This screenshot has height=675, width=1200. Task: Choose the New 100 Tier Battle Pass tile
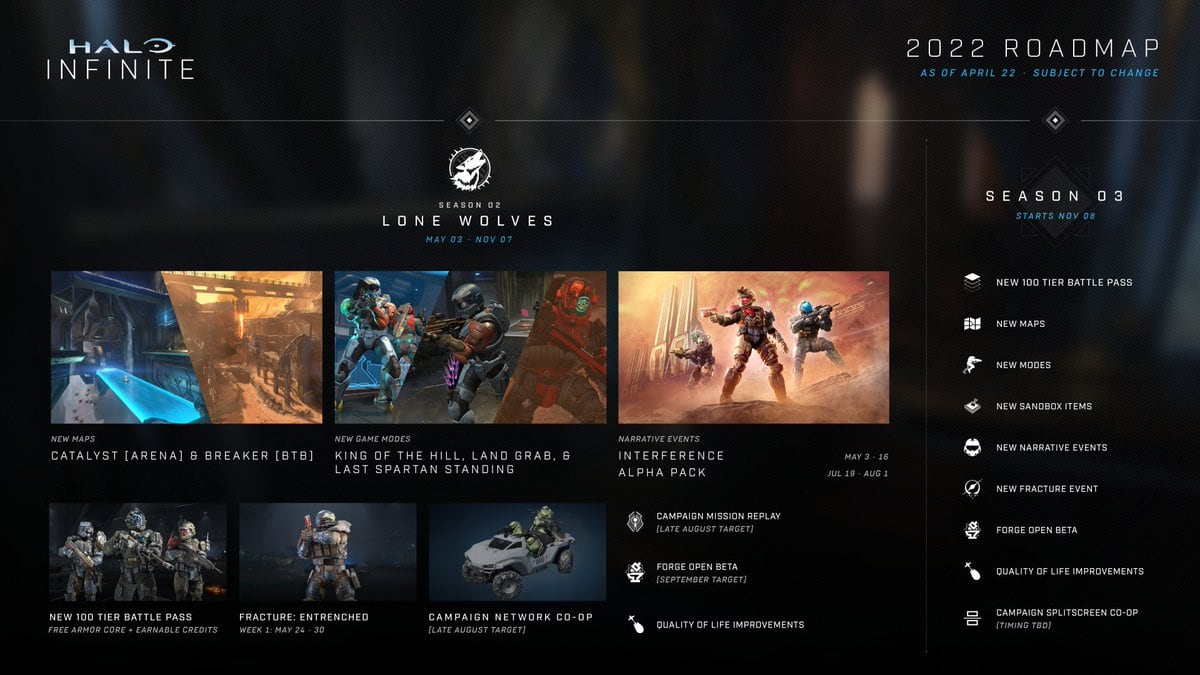(x=137, y=552)
